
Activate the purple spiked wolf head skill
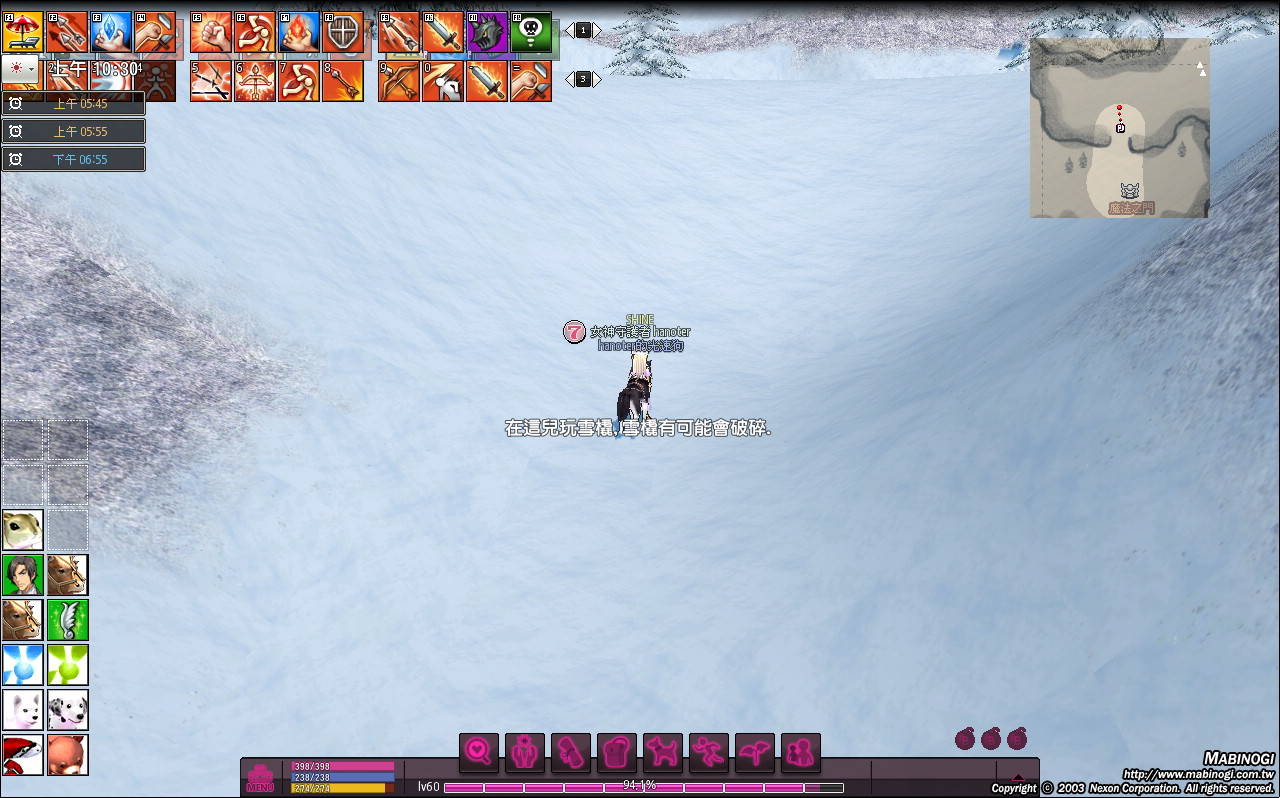coord(487,32)
